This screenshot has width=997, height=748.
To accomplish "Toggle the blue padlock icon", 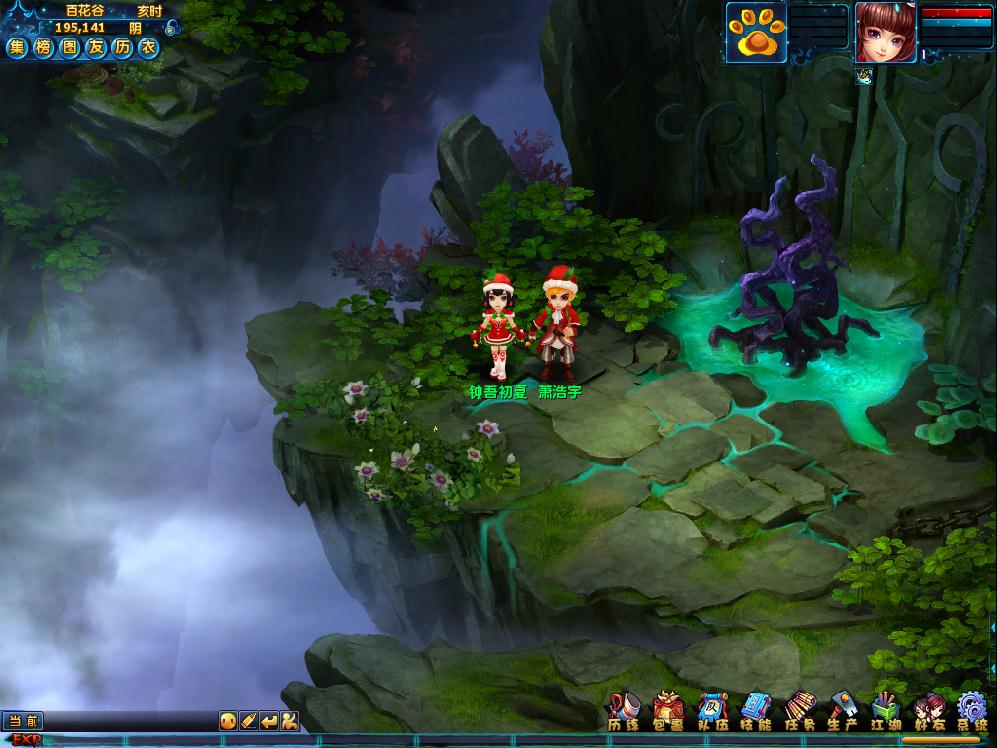I will [171, 28].
